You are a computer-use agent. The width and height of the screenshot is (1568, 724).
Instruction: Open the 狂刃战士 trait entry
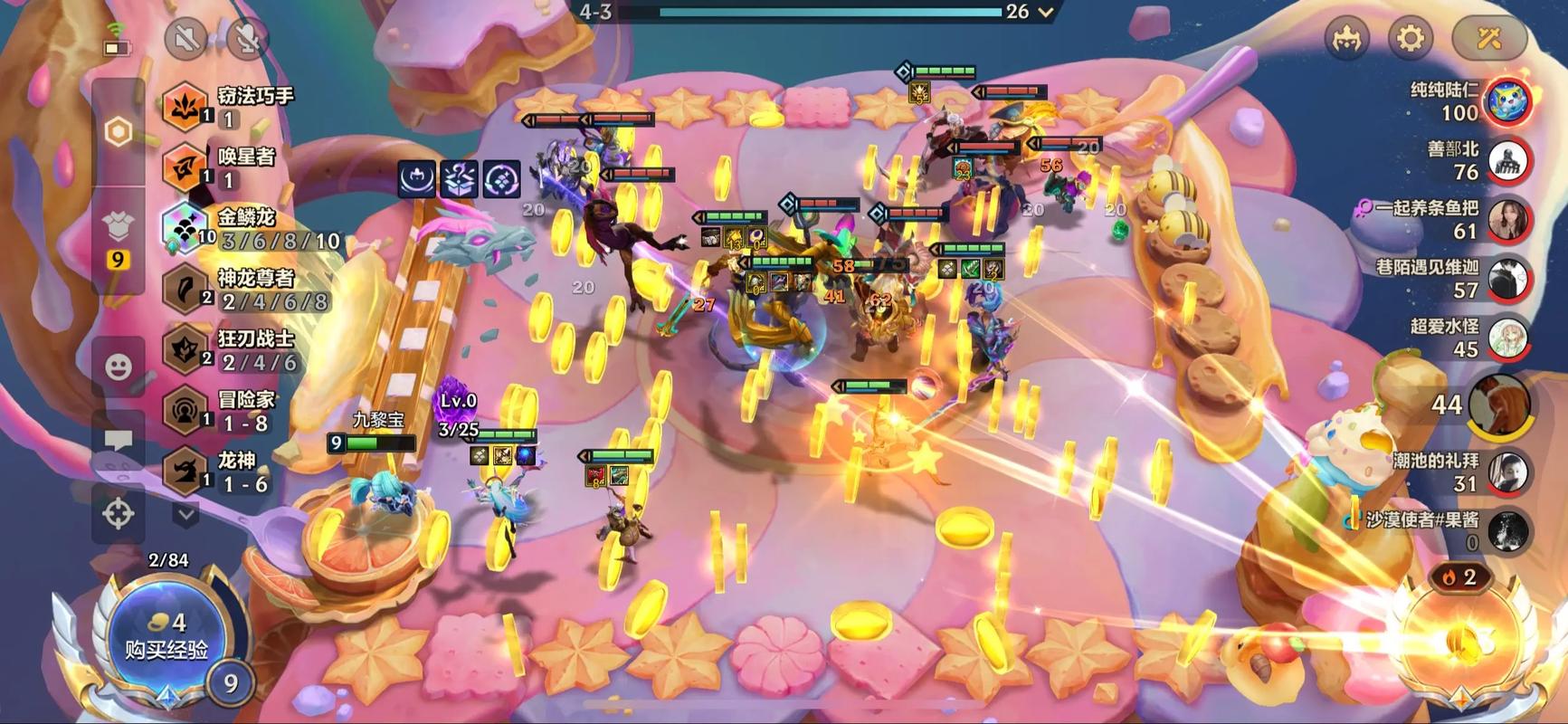pyautogui.click(x=240, y=350)
